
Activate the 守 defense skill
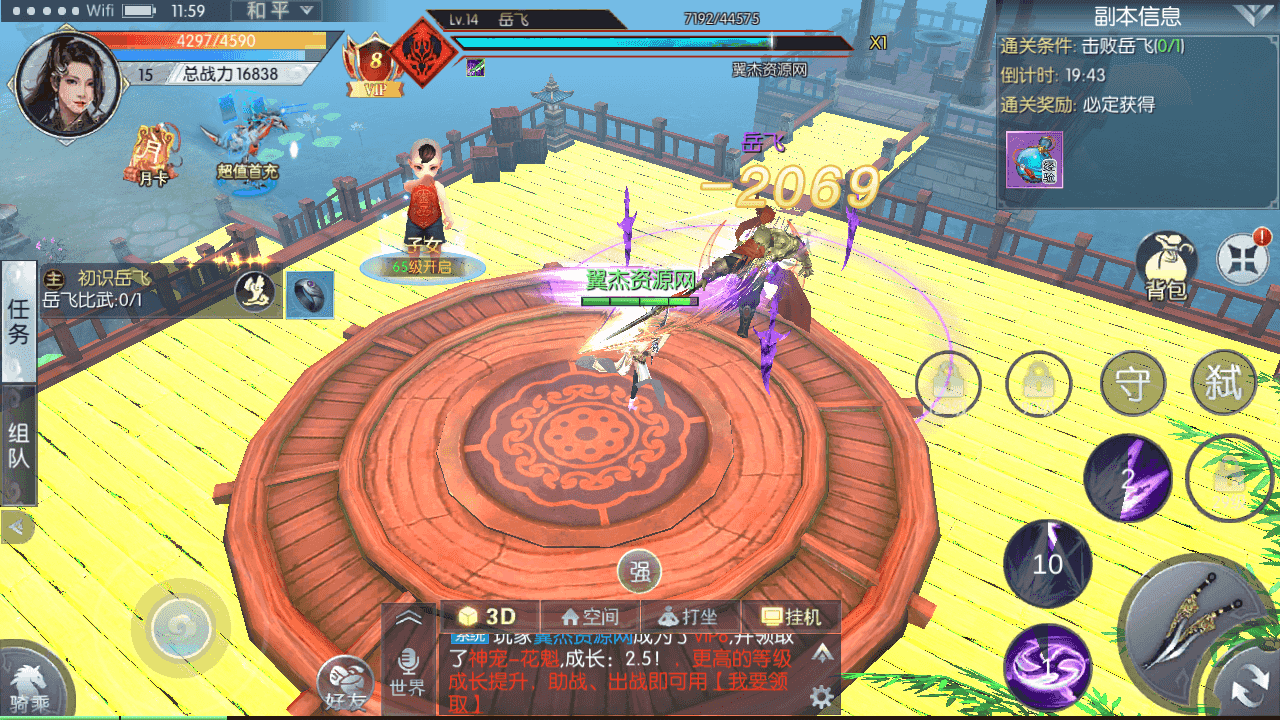pyautogui.click(x=1133, y=384)
